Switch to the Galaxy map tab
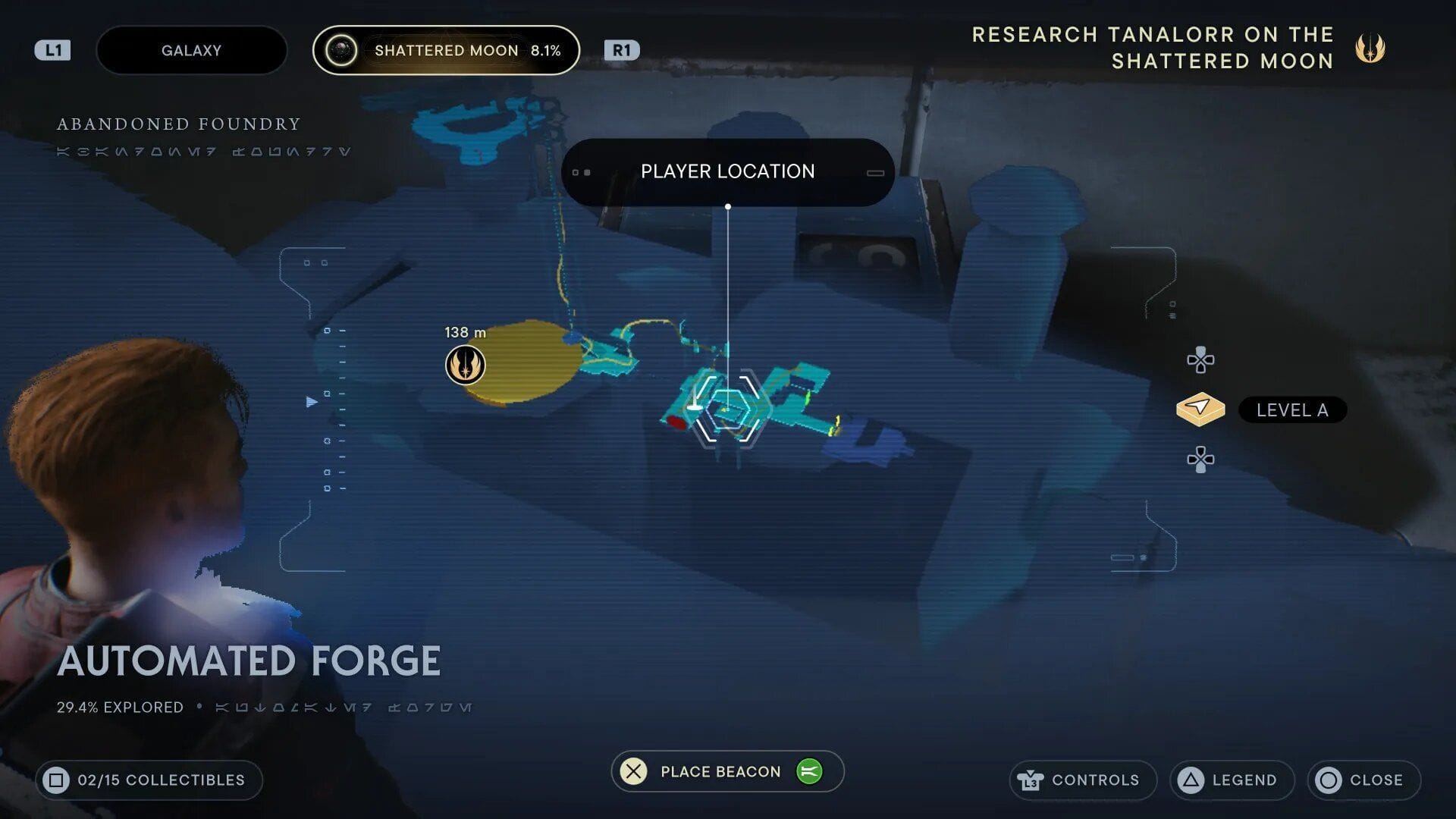Viewport: 1456px width, 819px height. pos(191,50)
